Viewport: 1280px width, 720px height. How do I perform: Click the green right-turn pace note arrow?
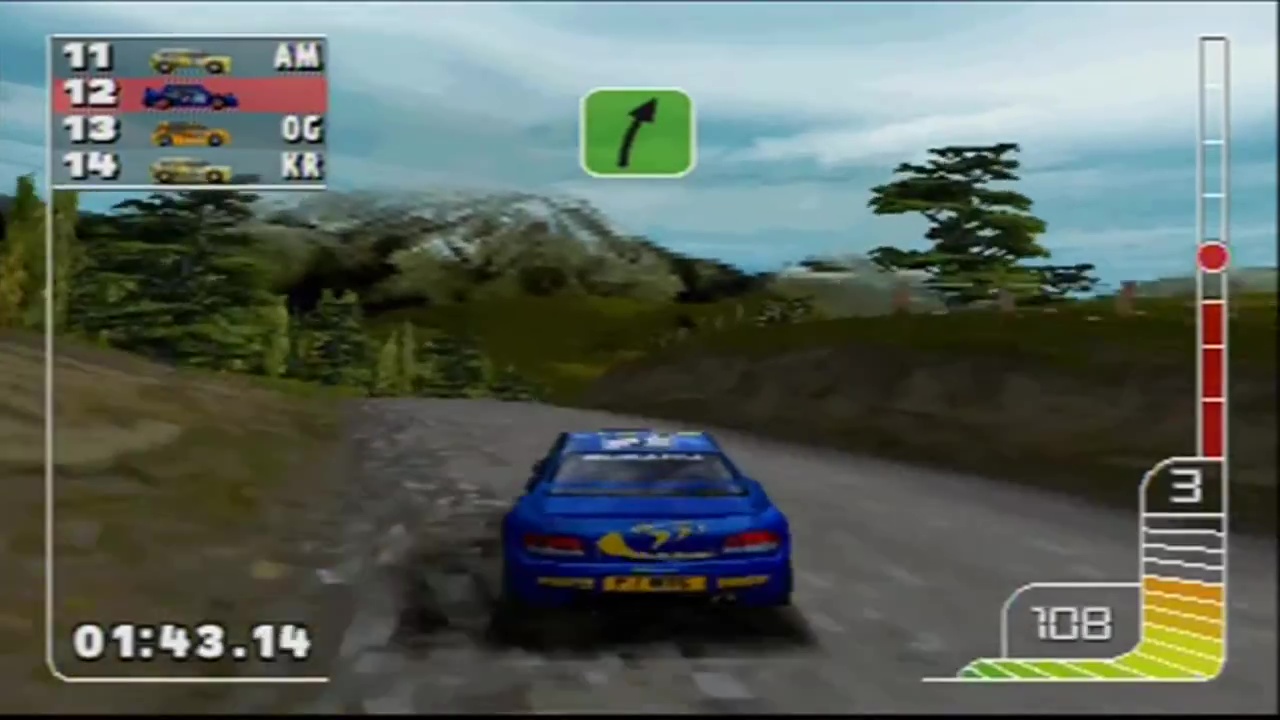click(x=637, y=133)
